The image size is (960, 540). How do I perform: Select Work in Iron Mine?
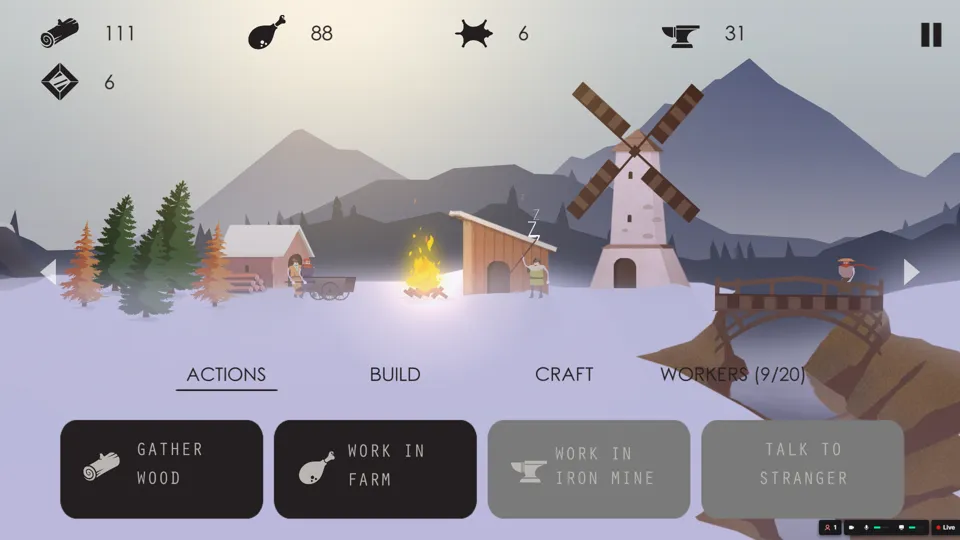tap(589, 469)
